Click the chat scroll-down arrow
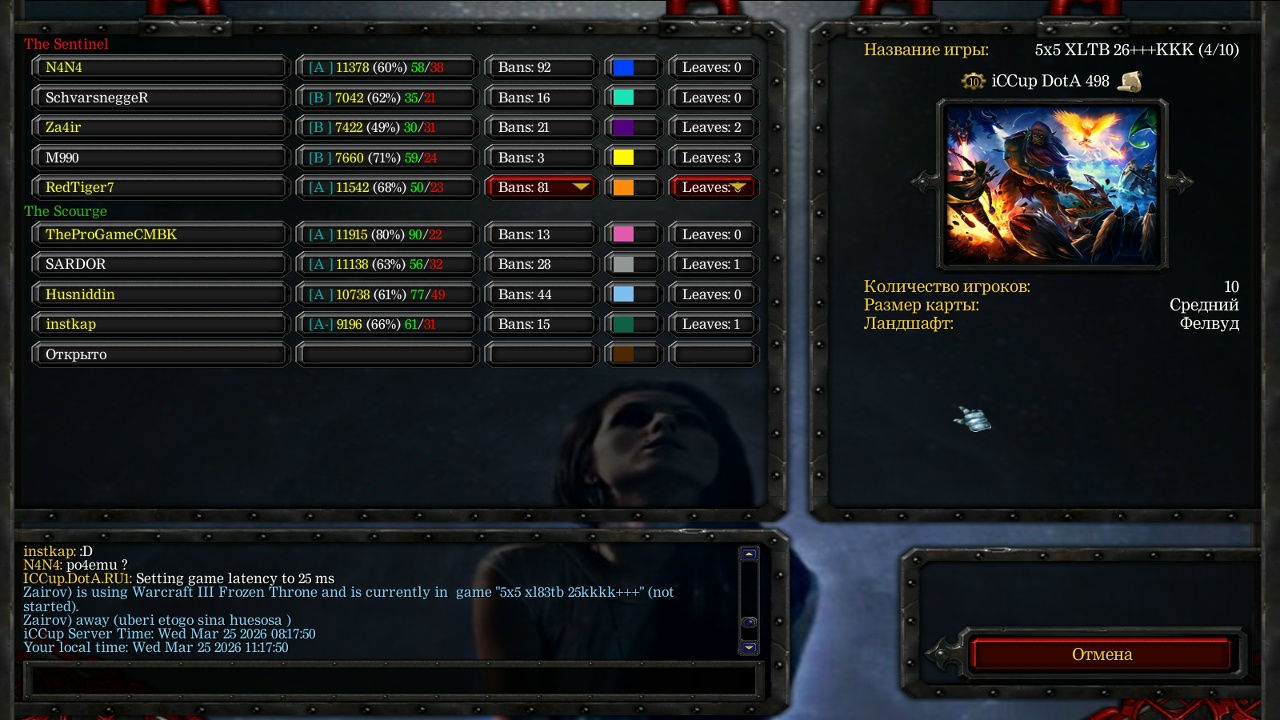The image size is (1280, 720). click(749, 648)
